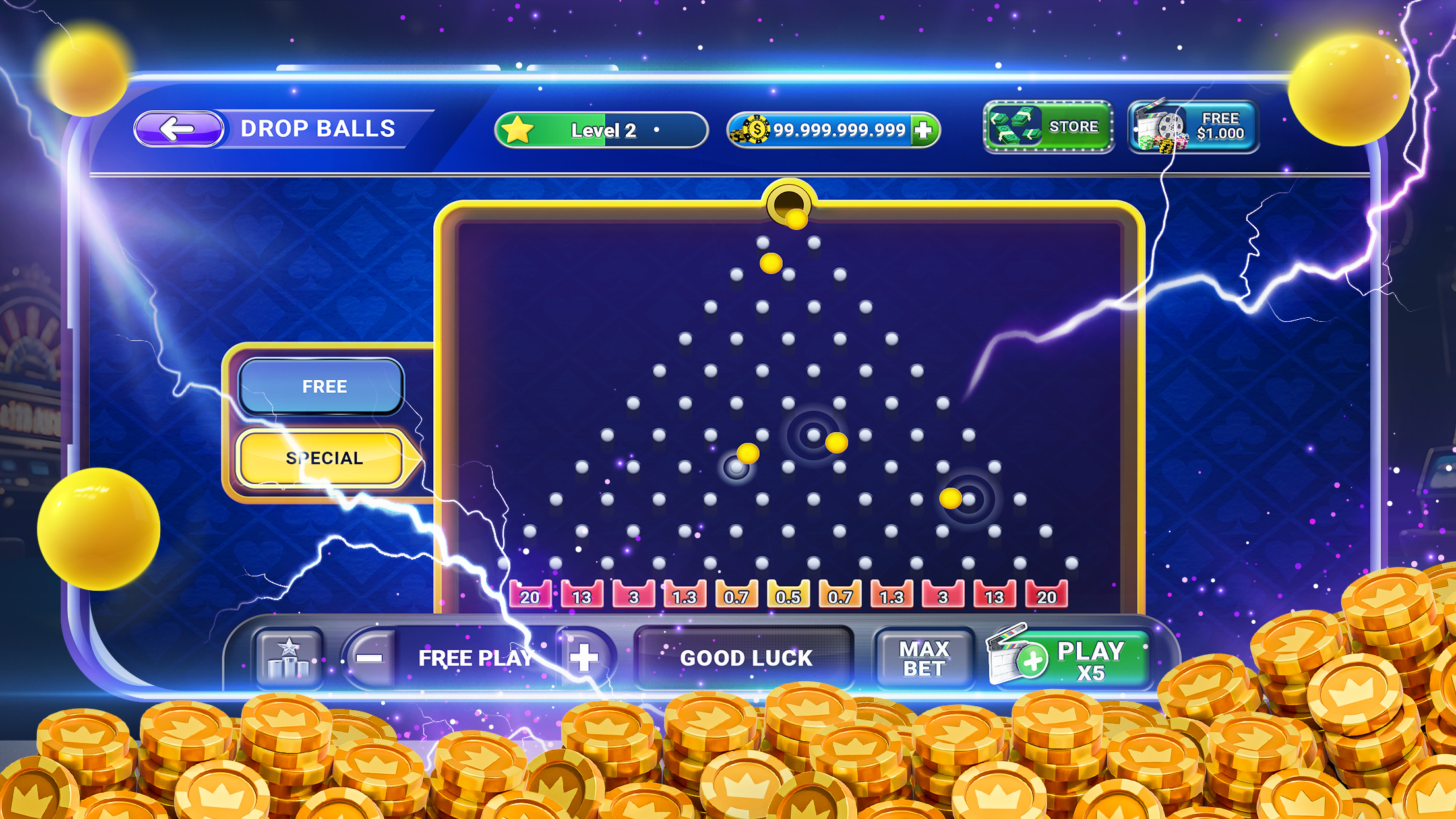This screenshot has height=819, width=1456.
Task: Click the DROP BALLS title header
Action: pos(319,128)
